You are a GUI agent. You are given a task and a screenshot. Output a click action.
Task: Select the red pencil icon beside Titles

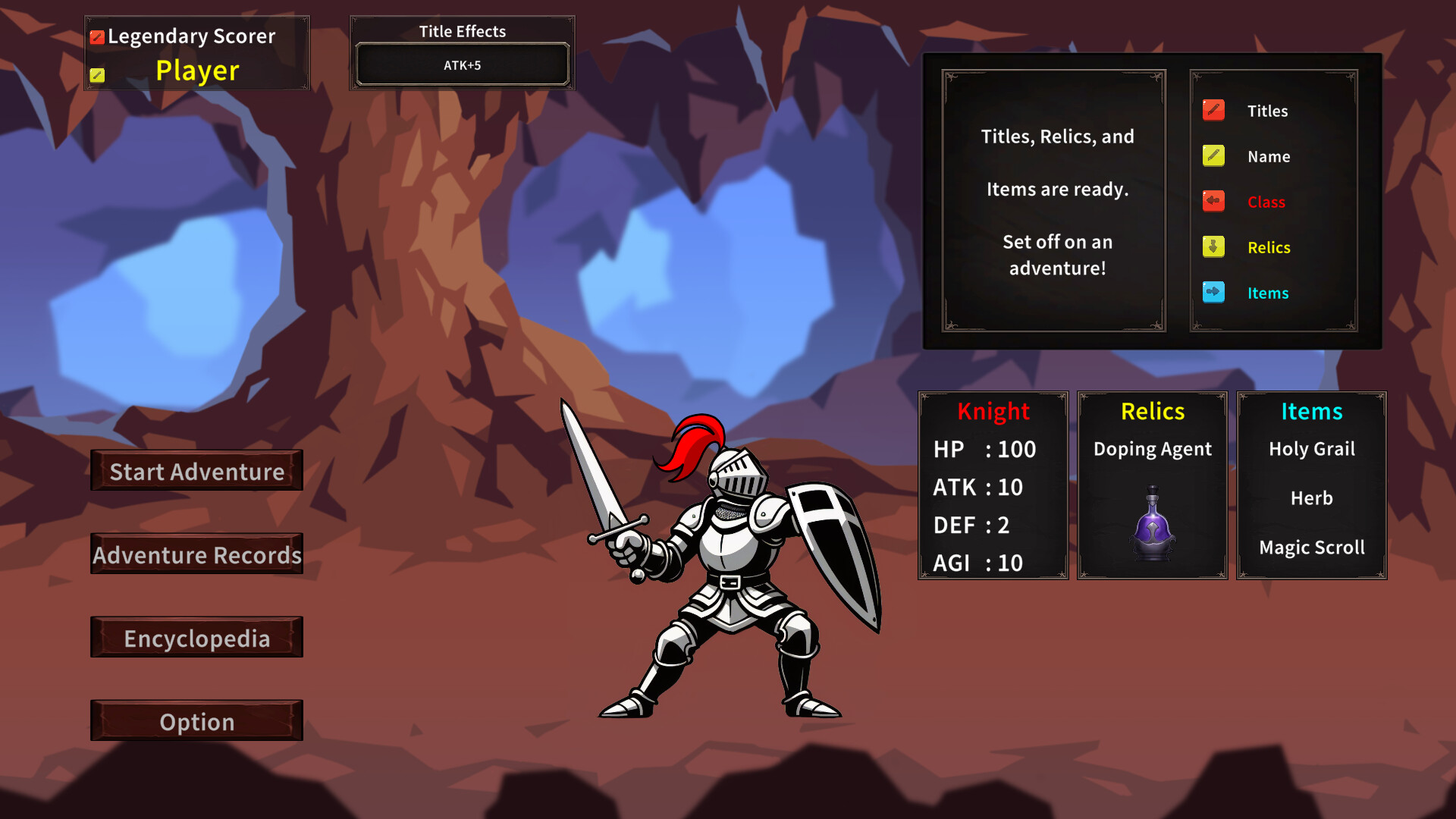(x=1213, y=110)
